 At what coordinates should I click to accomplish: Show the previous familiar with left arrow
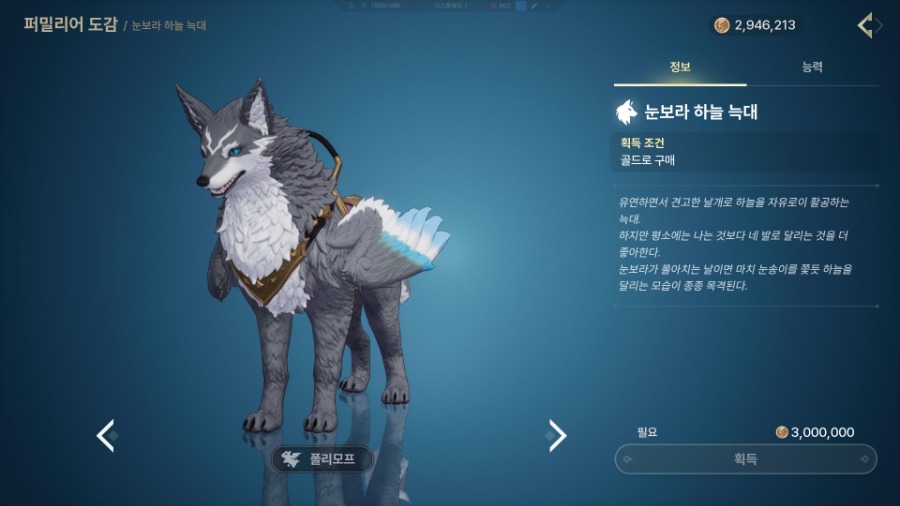[x=105, y=435]
